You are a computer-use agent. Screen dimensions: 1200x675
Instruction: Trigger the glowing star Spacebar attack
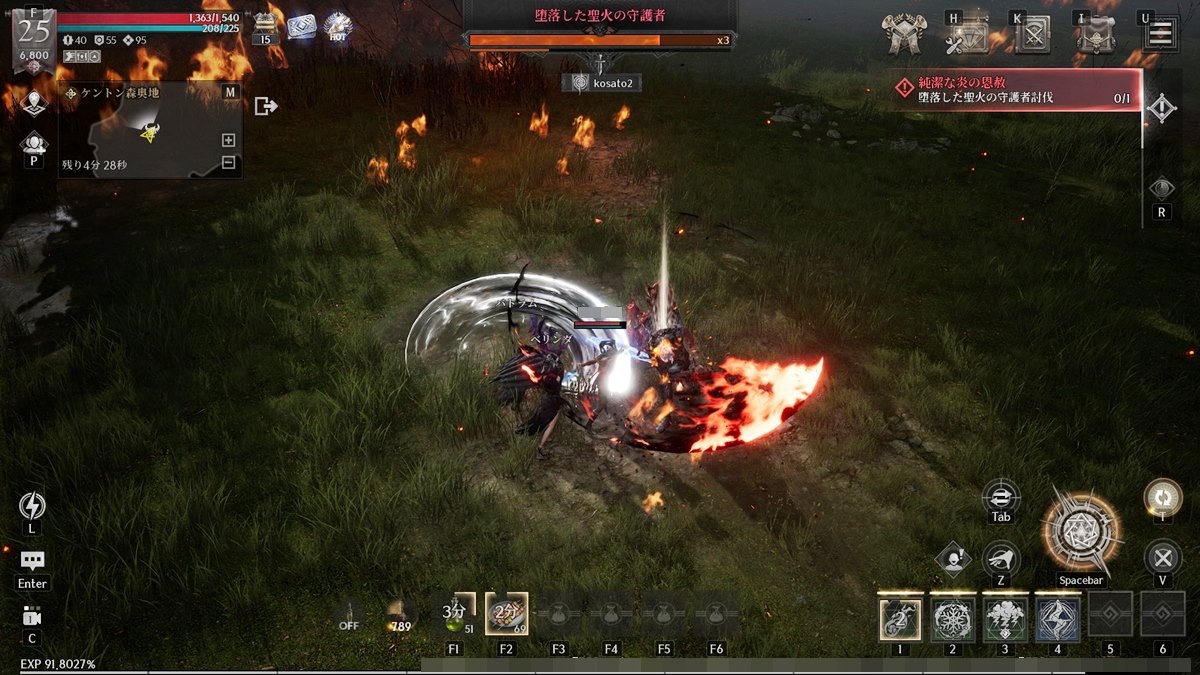1080,531
